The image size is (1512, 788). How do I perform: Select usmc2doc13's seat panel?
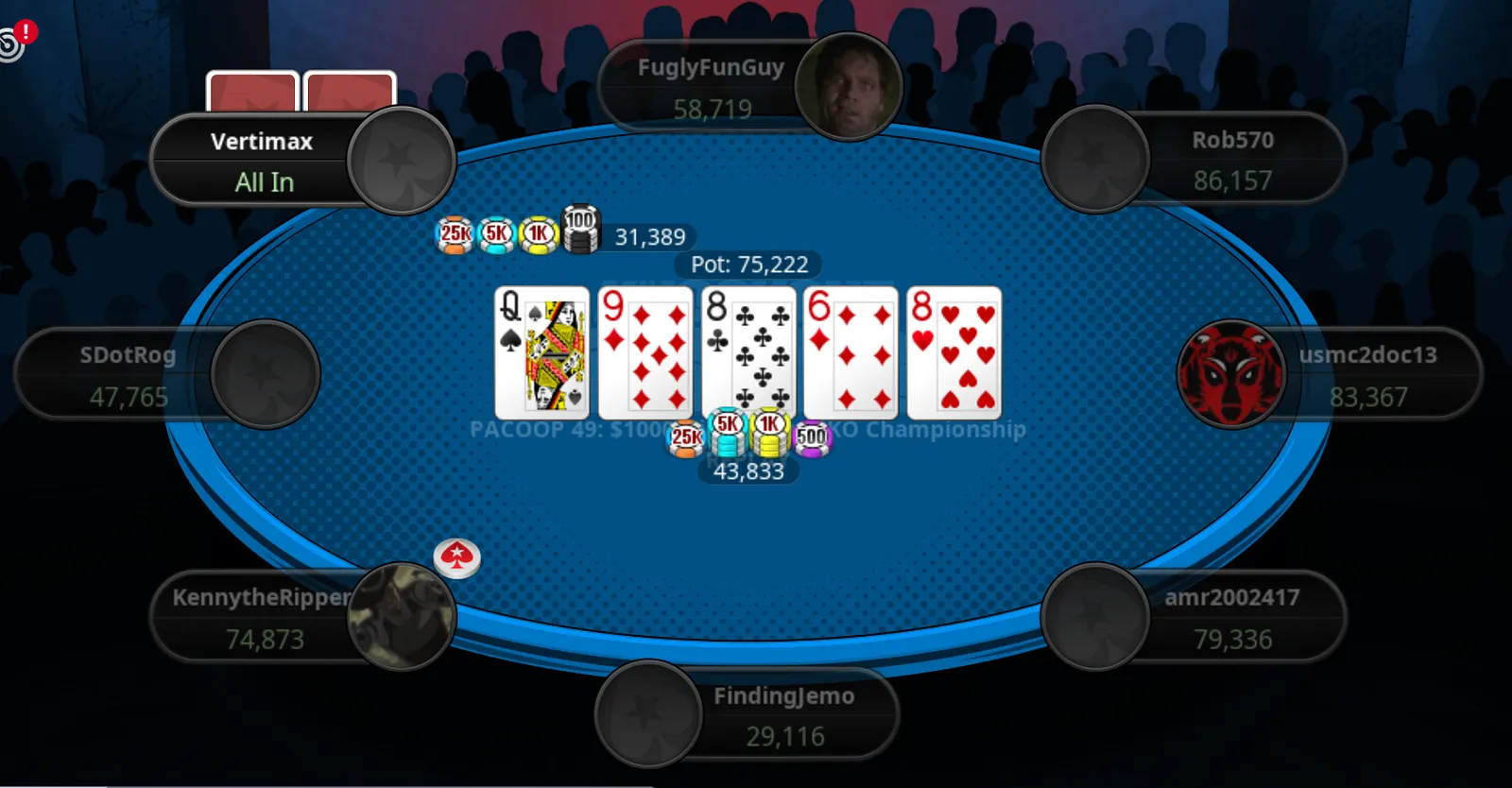1367,375
